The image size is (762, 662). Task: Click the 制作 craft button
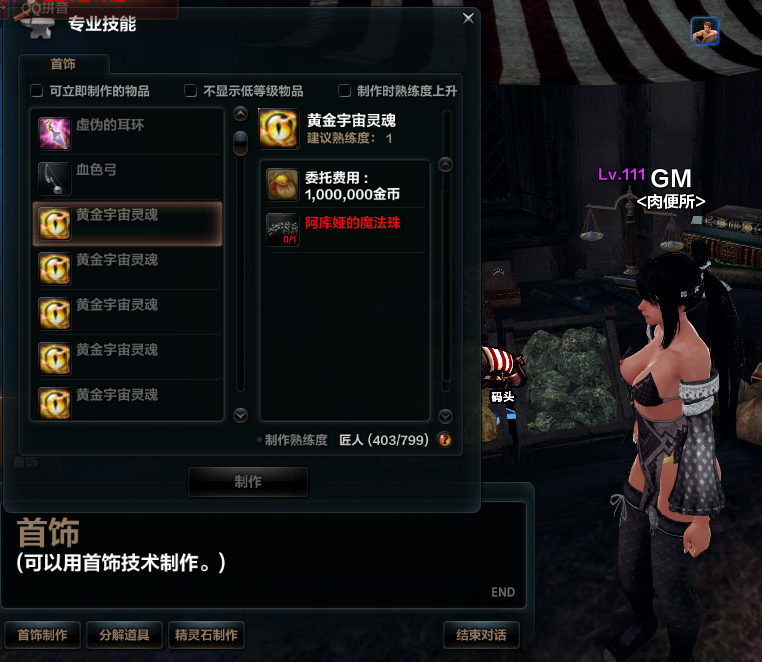[x=248, y=482]
